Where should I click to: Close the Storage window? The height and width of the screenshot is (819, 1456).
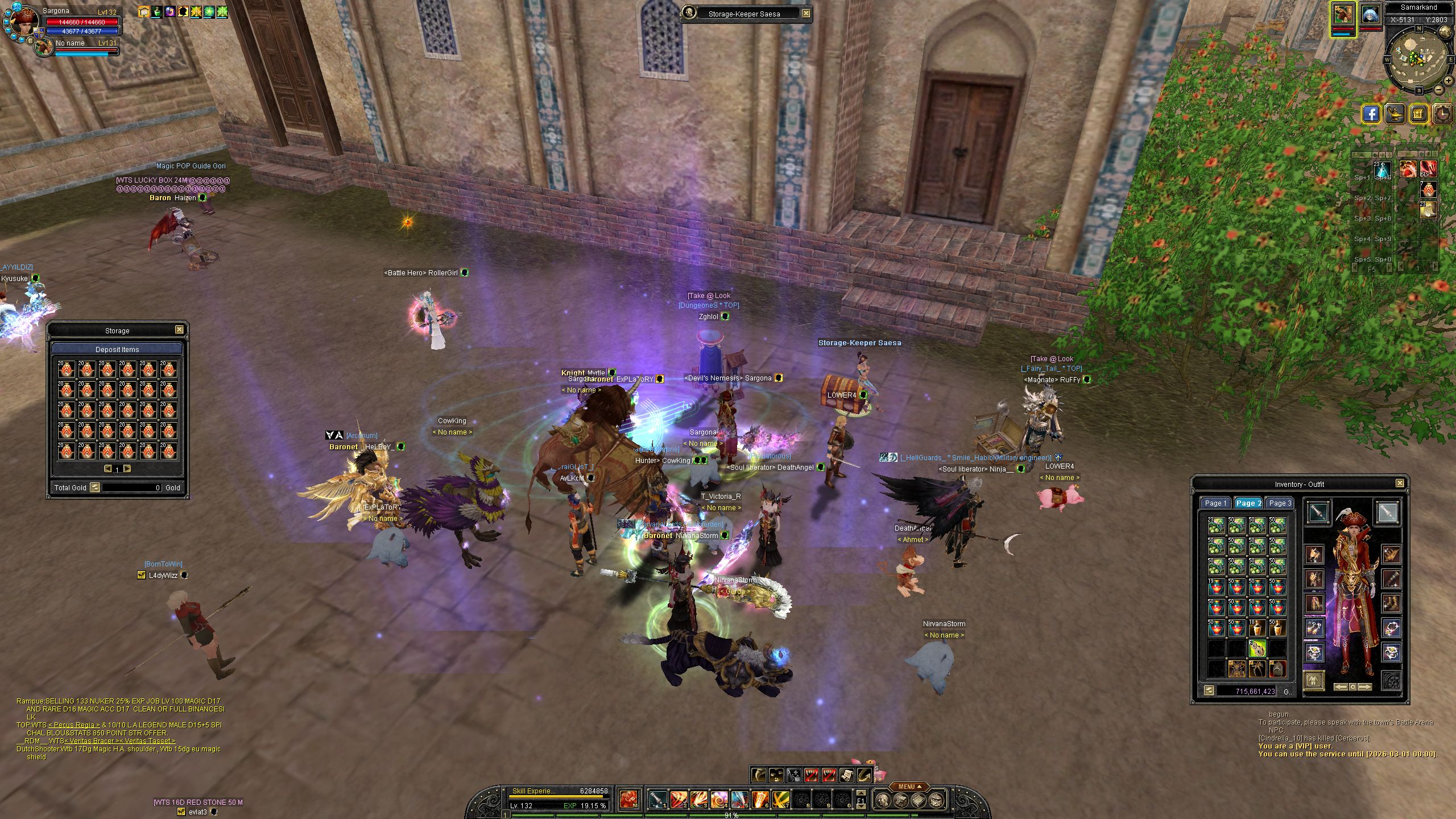tap(179, 330)
